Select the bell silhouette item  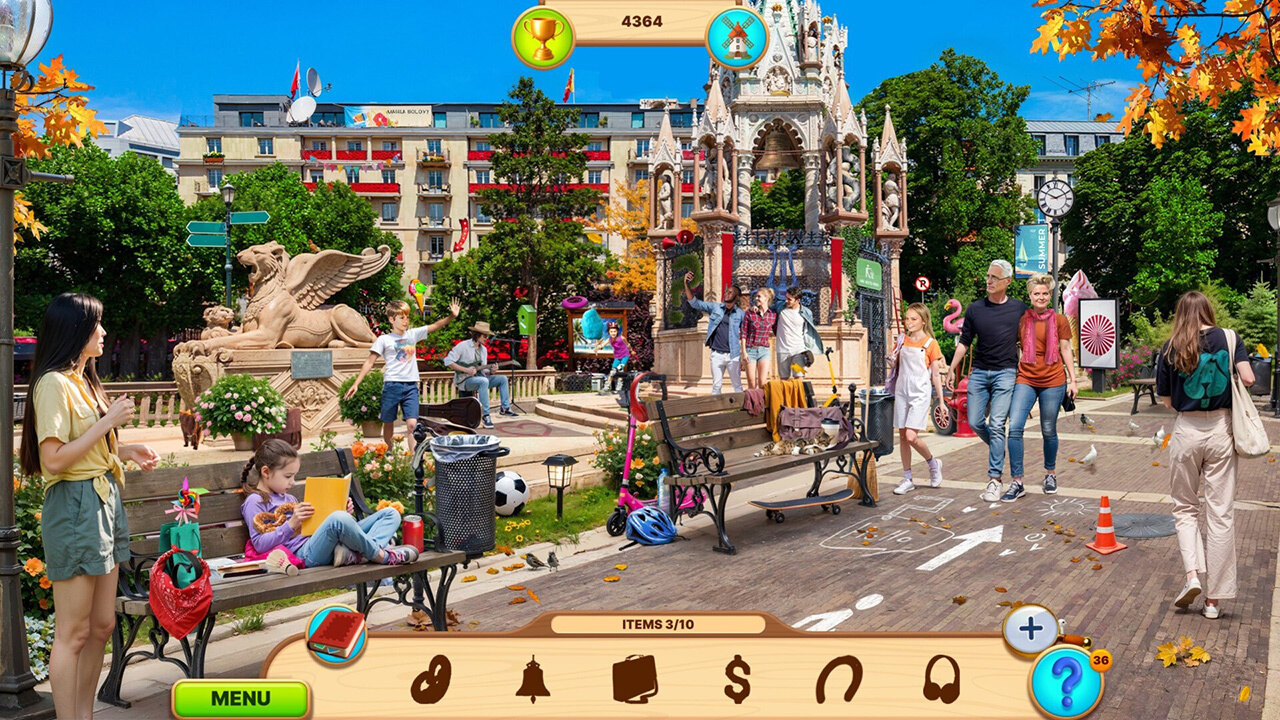click(x=533, y=680)
